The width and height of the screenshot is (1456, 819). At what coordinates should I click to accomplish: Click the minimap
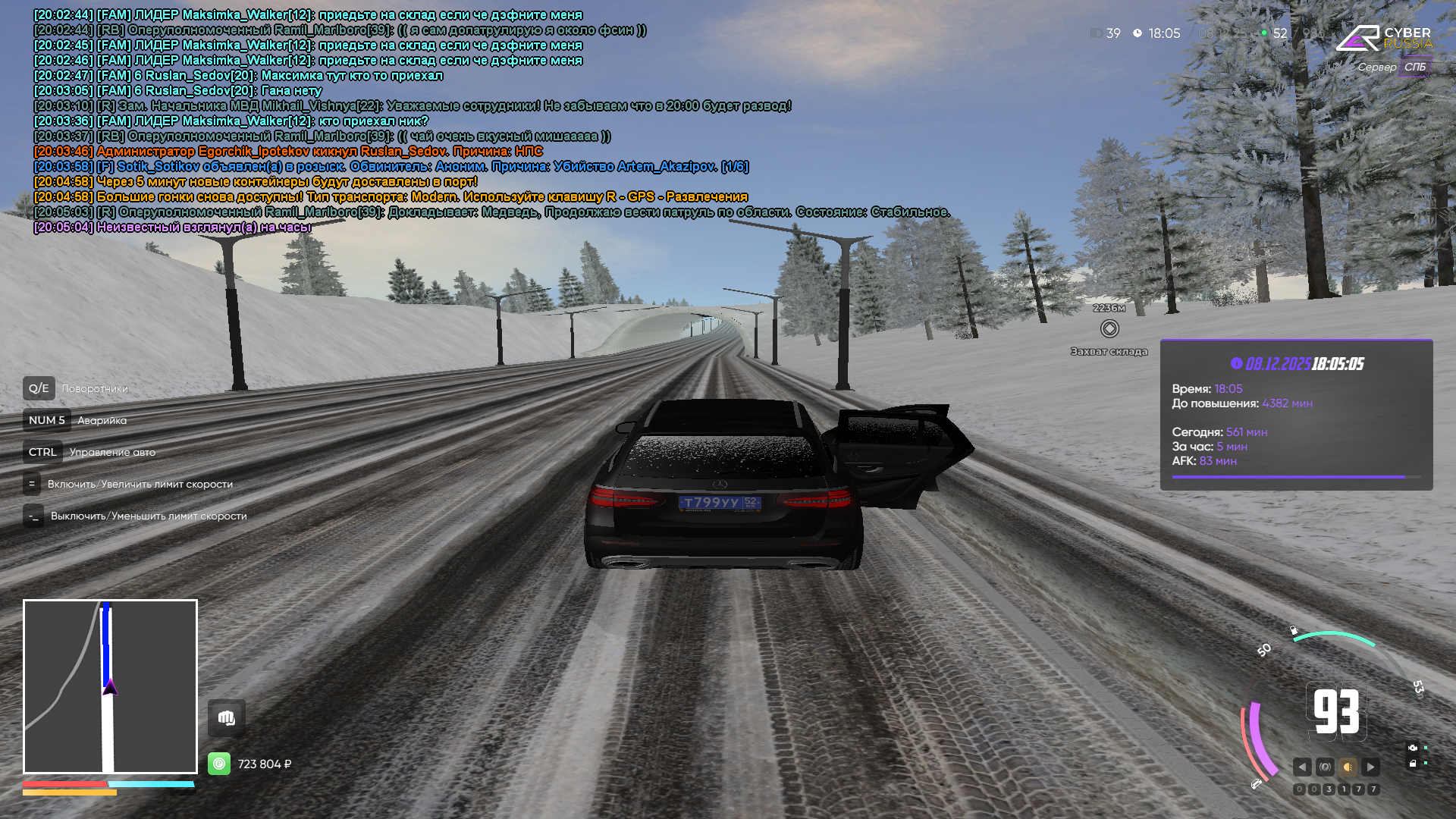pos(110,686)
